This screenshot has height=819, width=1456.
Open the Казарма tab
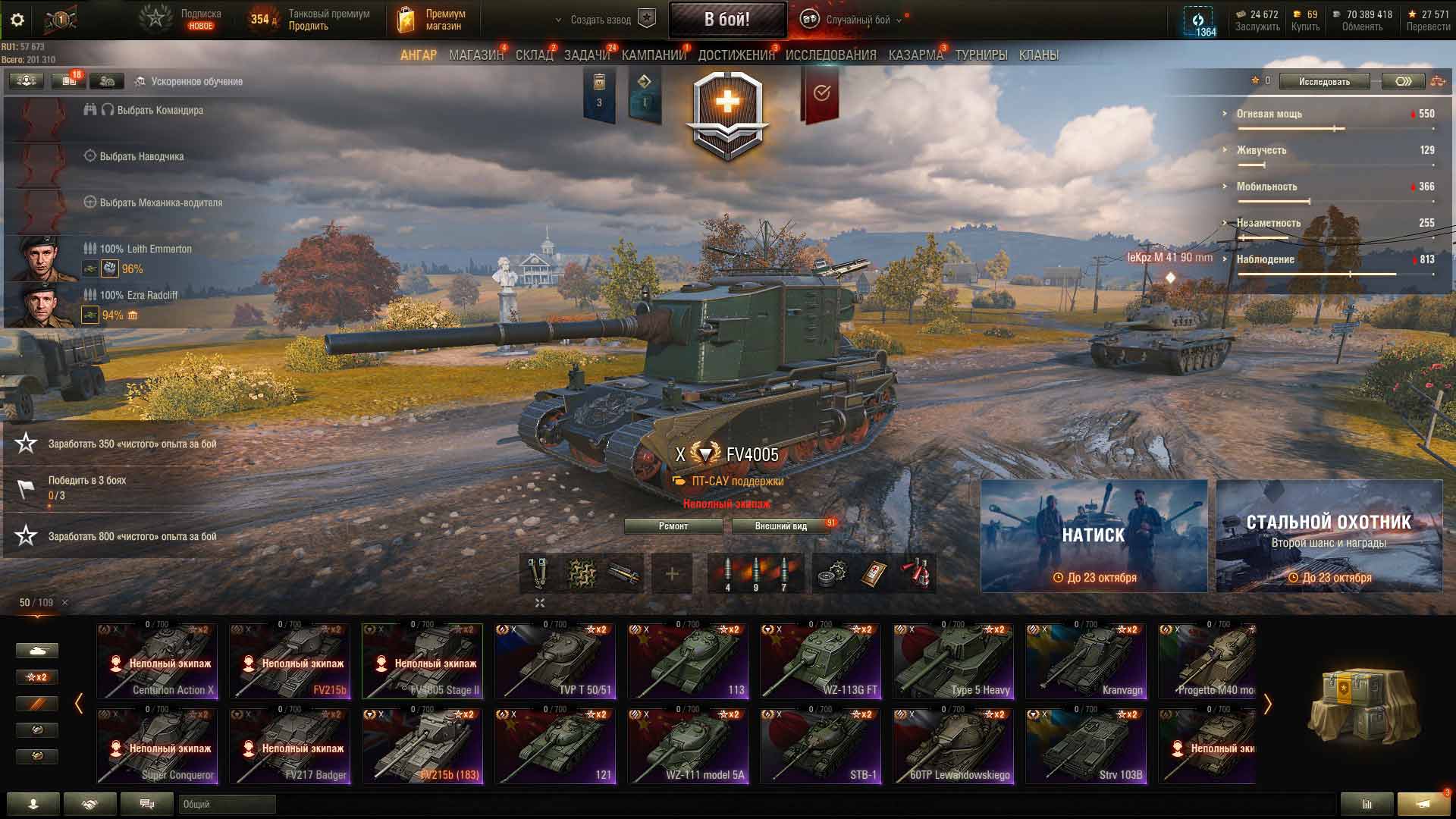tap(915, 55)
